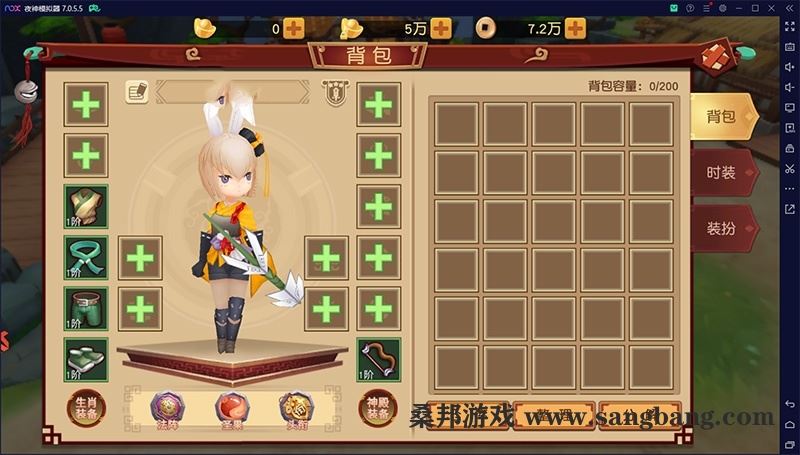The height and width of the screenshot is (455, 800).
Task: Switch to the 背包 backpack tab
Action: tap(723, 117)
